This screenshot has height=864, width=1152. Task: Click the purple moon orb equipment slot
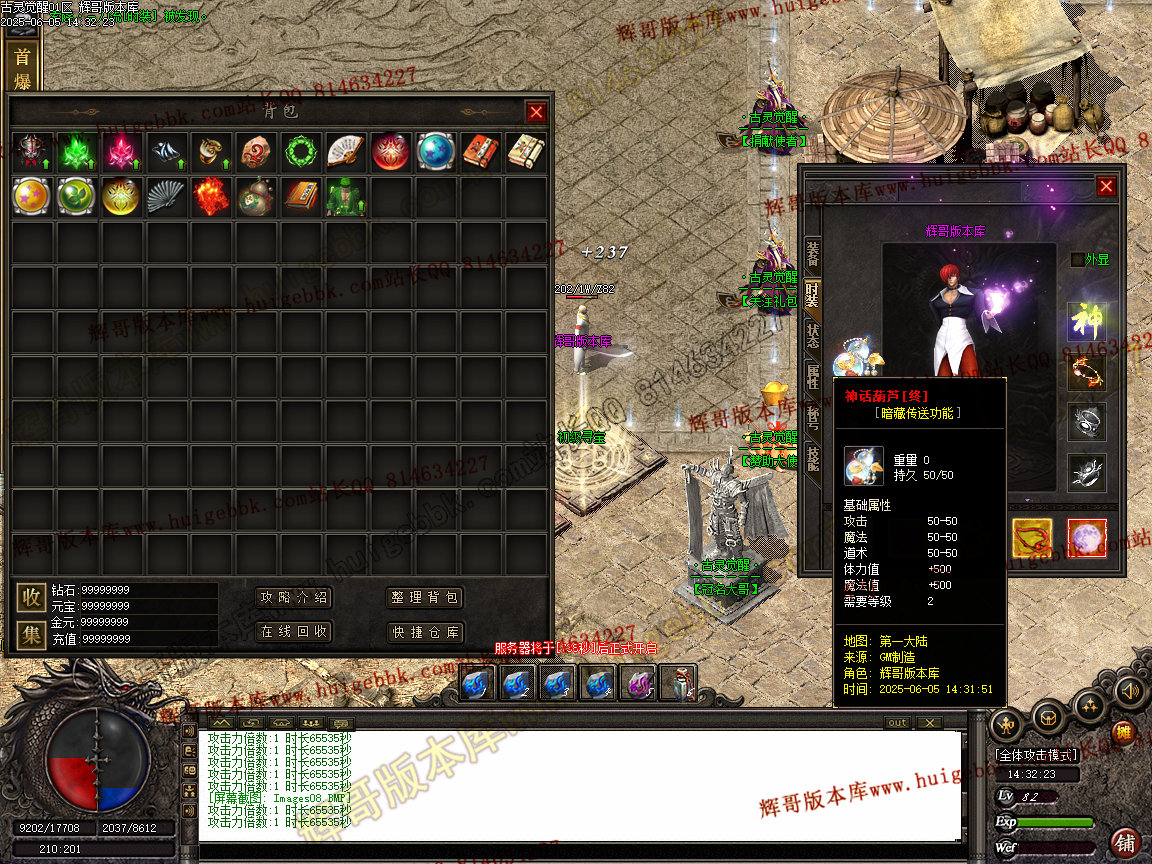1087,538
